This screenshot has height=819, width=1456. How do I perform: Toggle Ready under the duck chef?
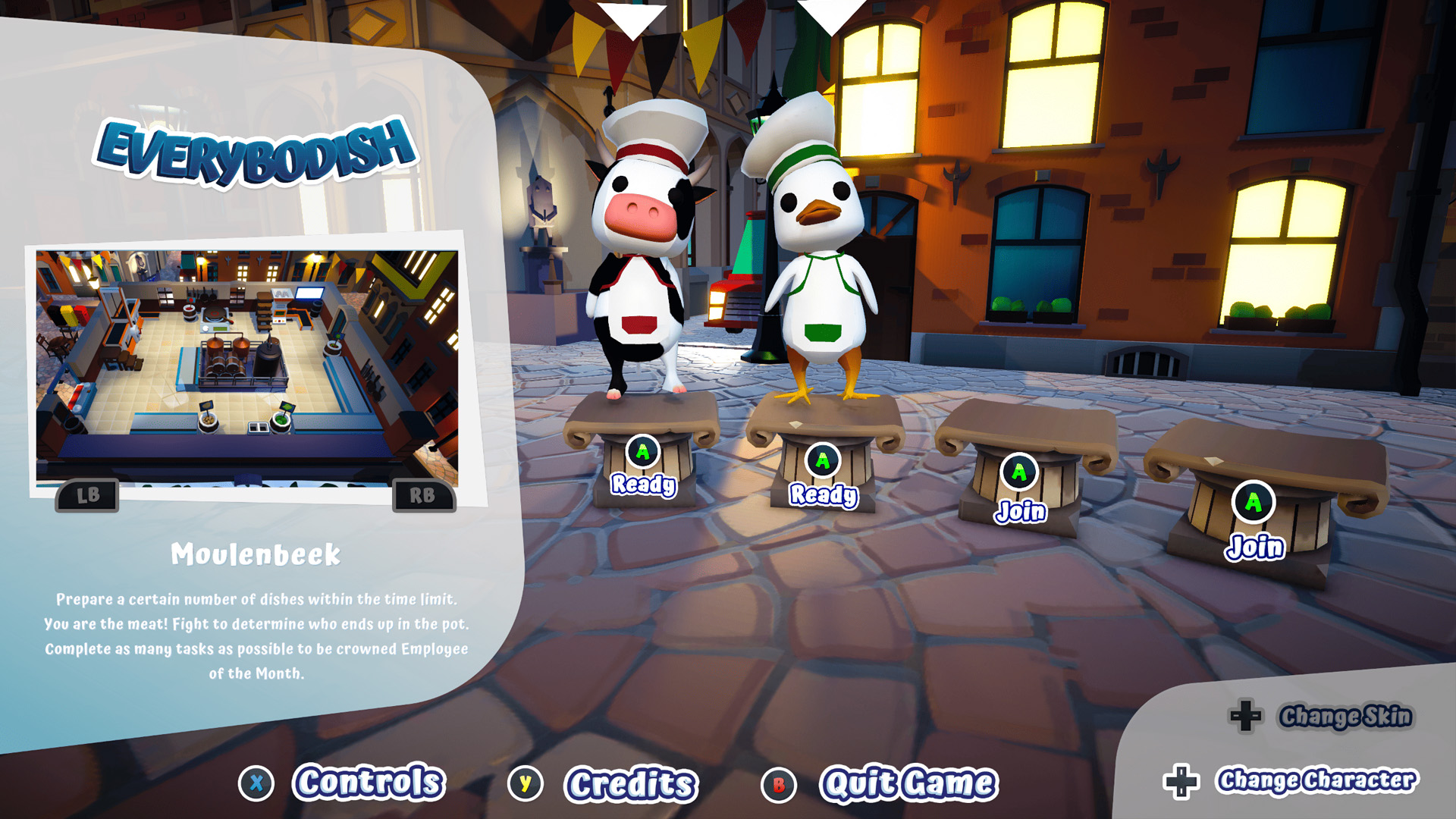click(x=823, y=494)
